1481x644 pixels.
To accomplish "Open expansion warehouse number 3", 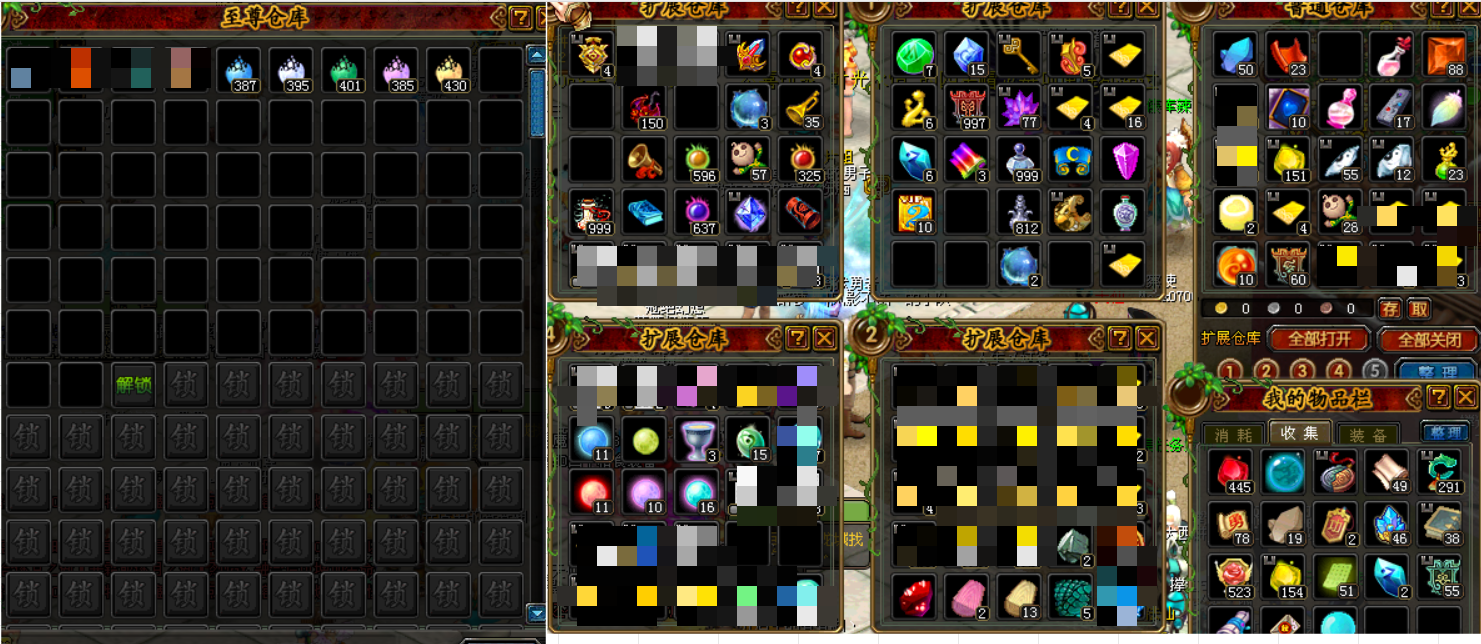I will click(1301, 371).
